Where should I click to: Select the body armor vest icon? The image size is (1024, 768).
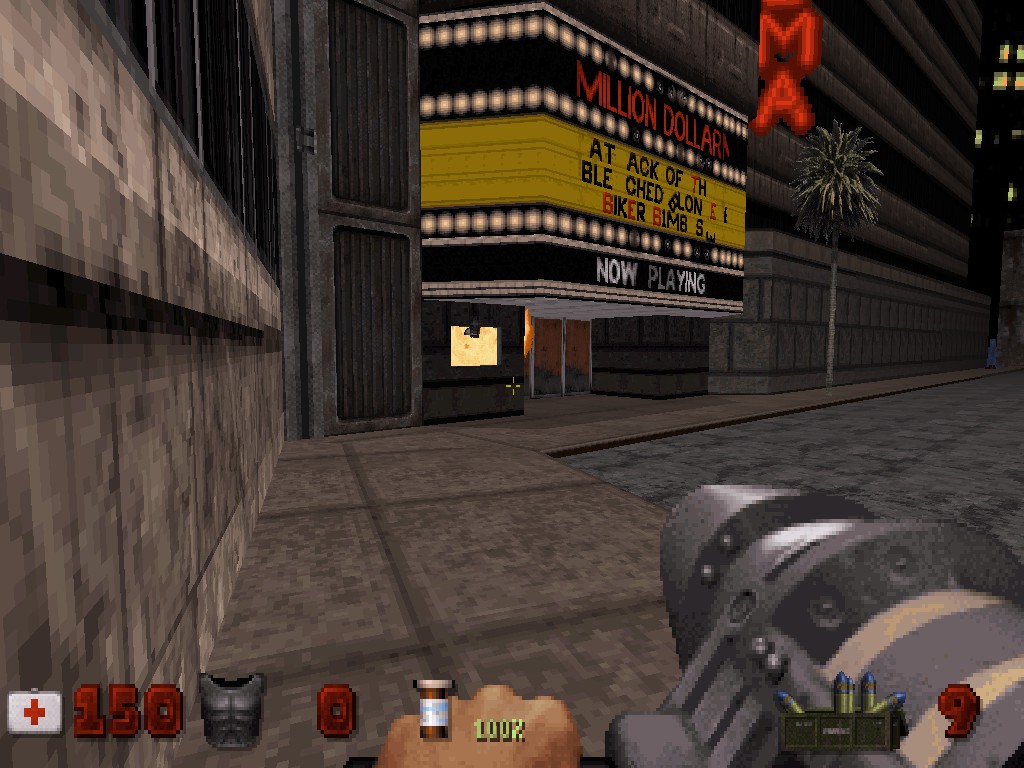click(x=232, y=708)
